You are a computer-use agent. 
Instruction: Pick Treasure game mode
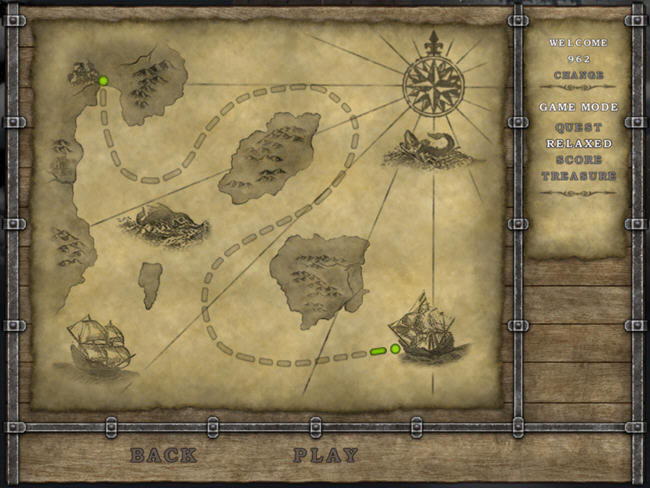[x=579, y=176]
